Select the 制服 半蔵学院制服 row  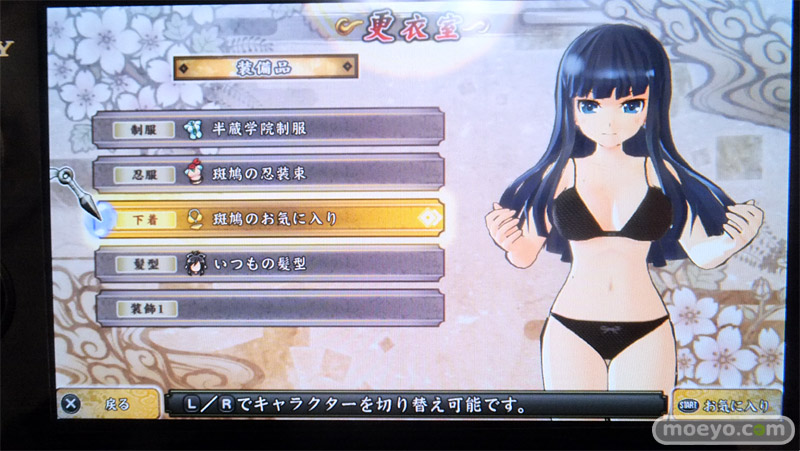[x=268, y=128]
